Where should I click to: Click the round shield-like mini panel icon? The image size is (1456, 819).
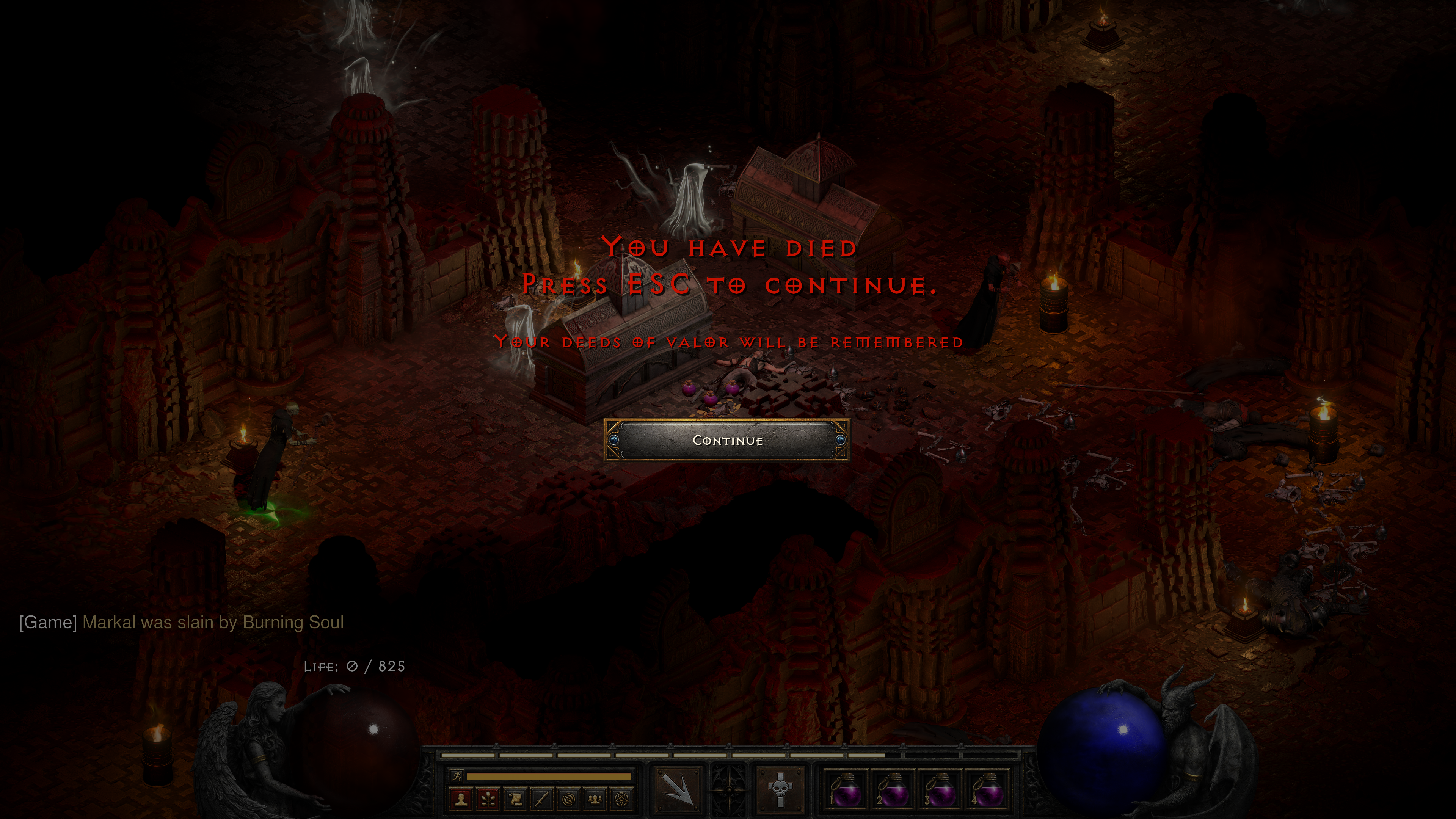click(569, 799)
